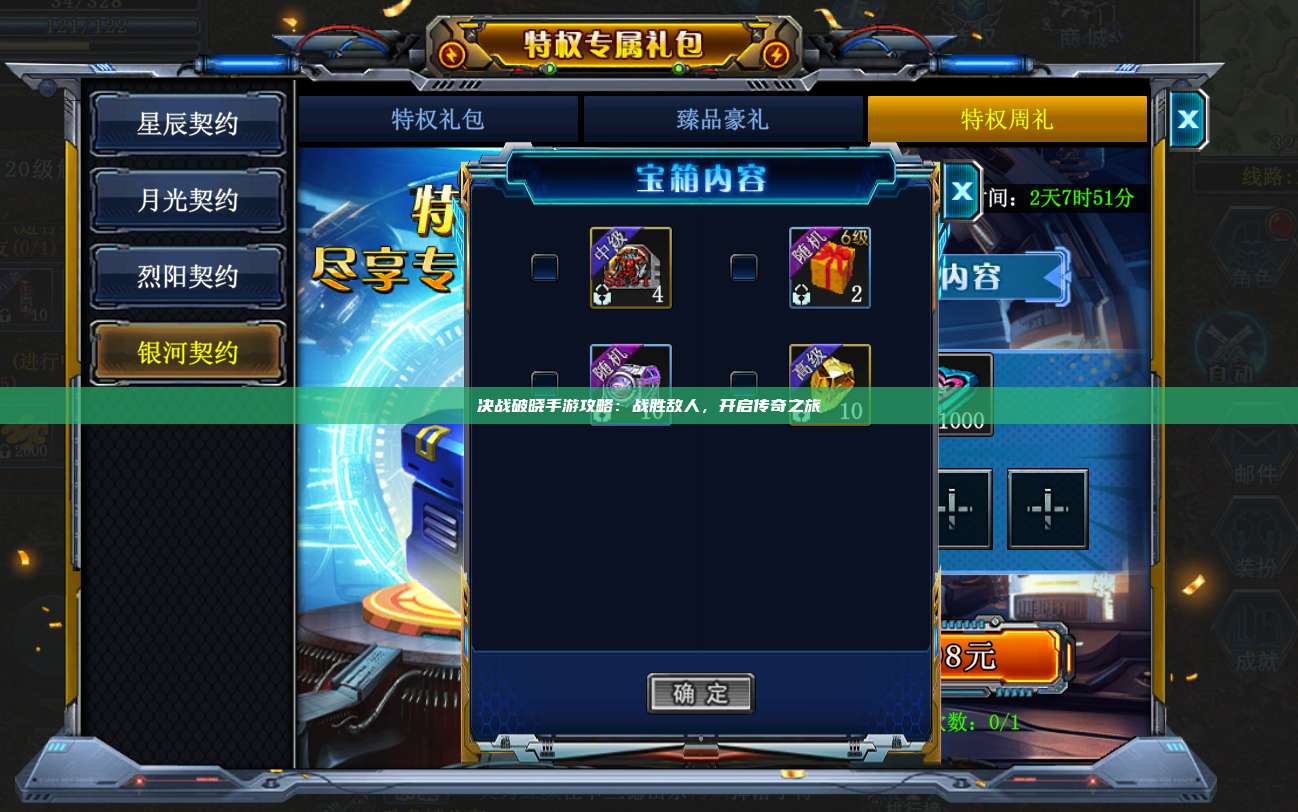This screenshot has width=1298, height=812.
Task: Confirm with the 确定 button
Action: (700, 693)
